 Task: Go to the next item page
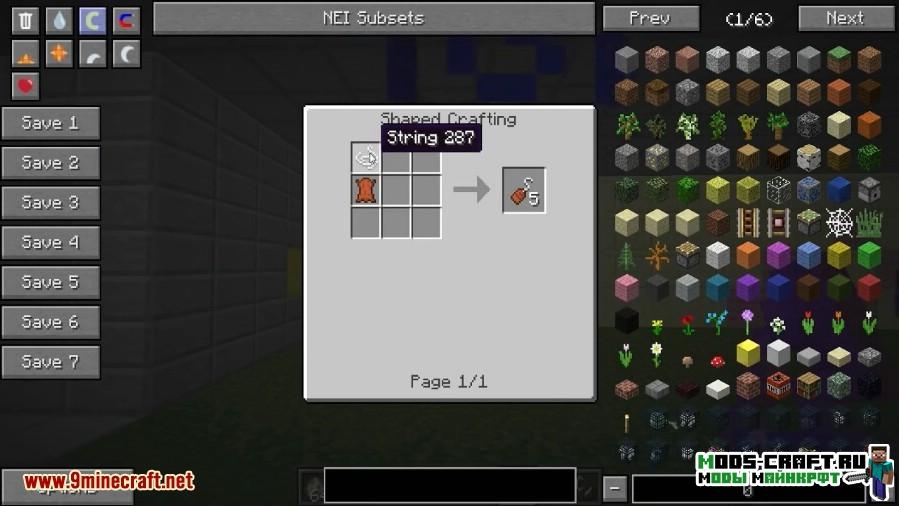[x=845, y=18]
